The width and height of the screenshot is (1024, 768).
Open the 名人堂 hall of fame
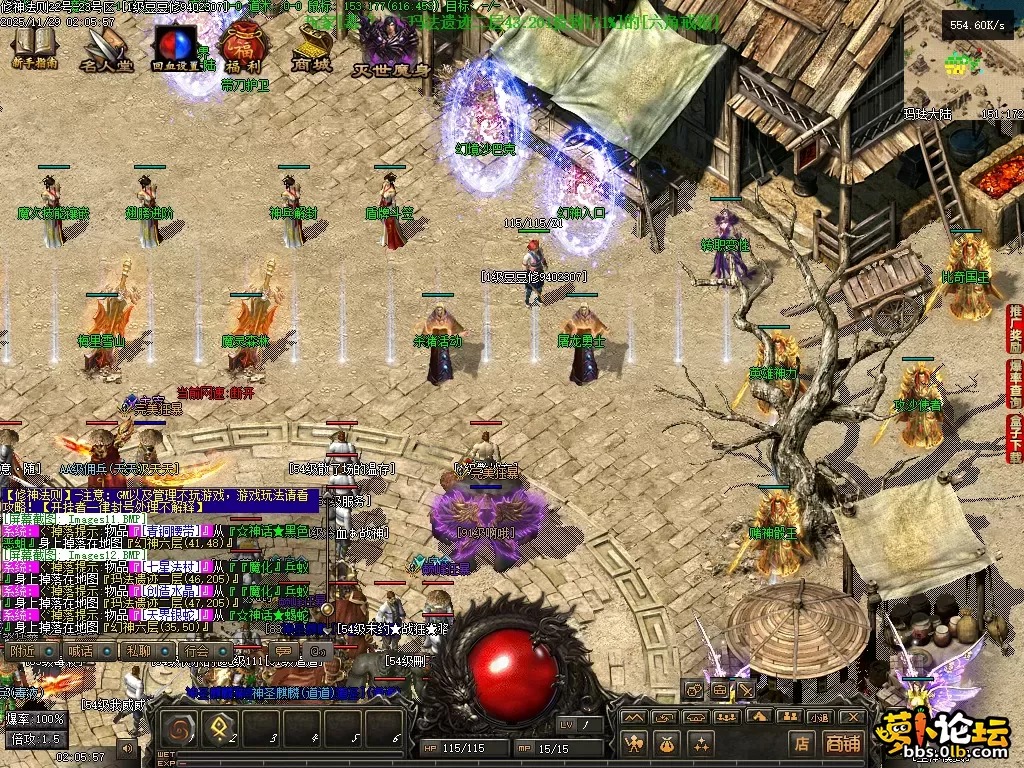pyautogui.click(x=106, y=48)
